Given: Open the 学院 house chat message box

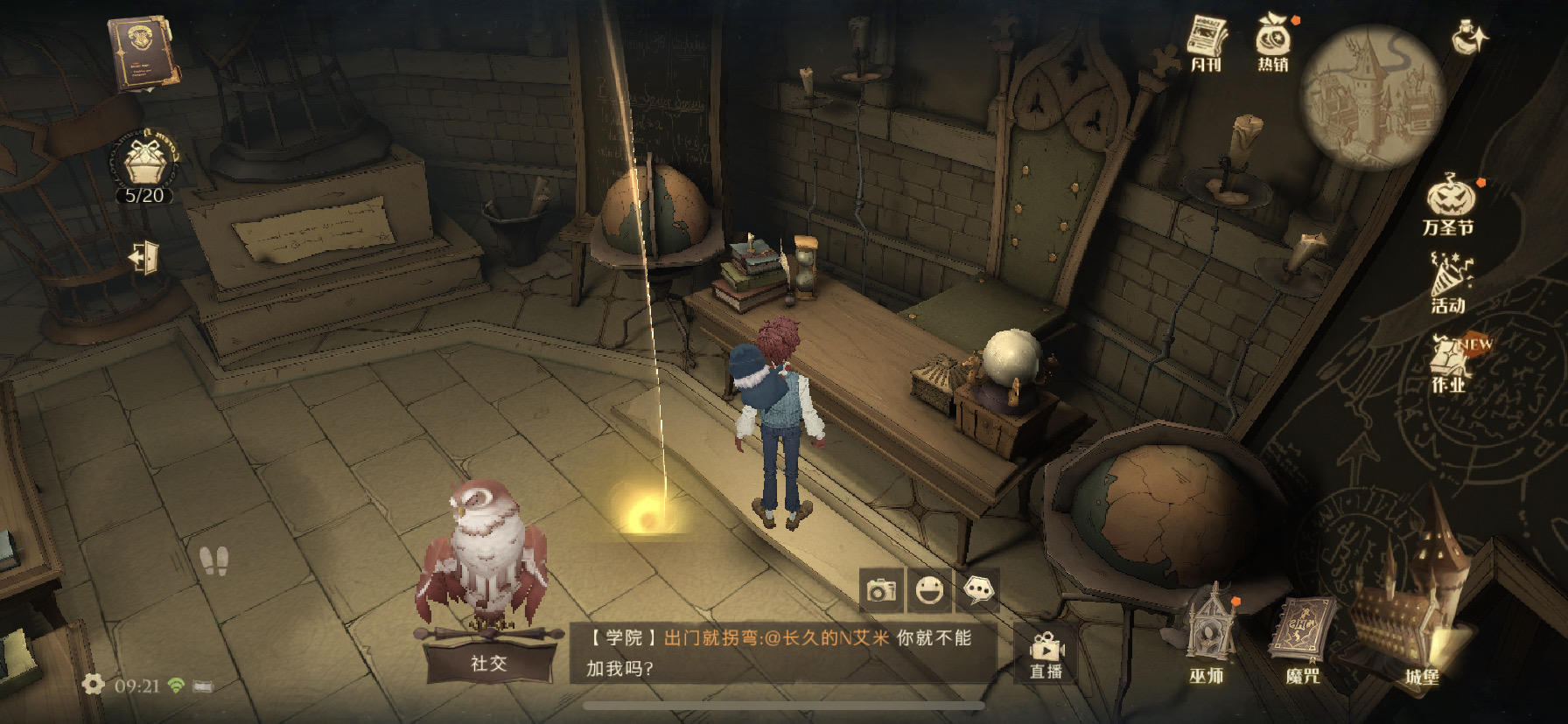Looking at the screenshot, I should point(783,652).
